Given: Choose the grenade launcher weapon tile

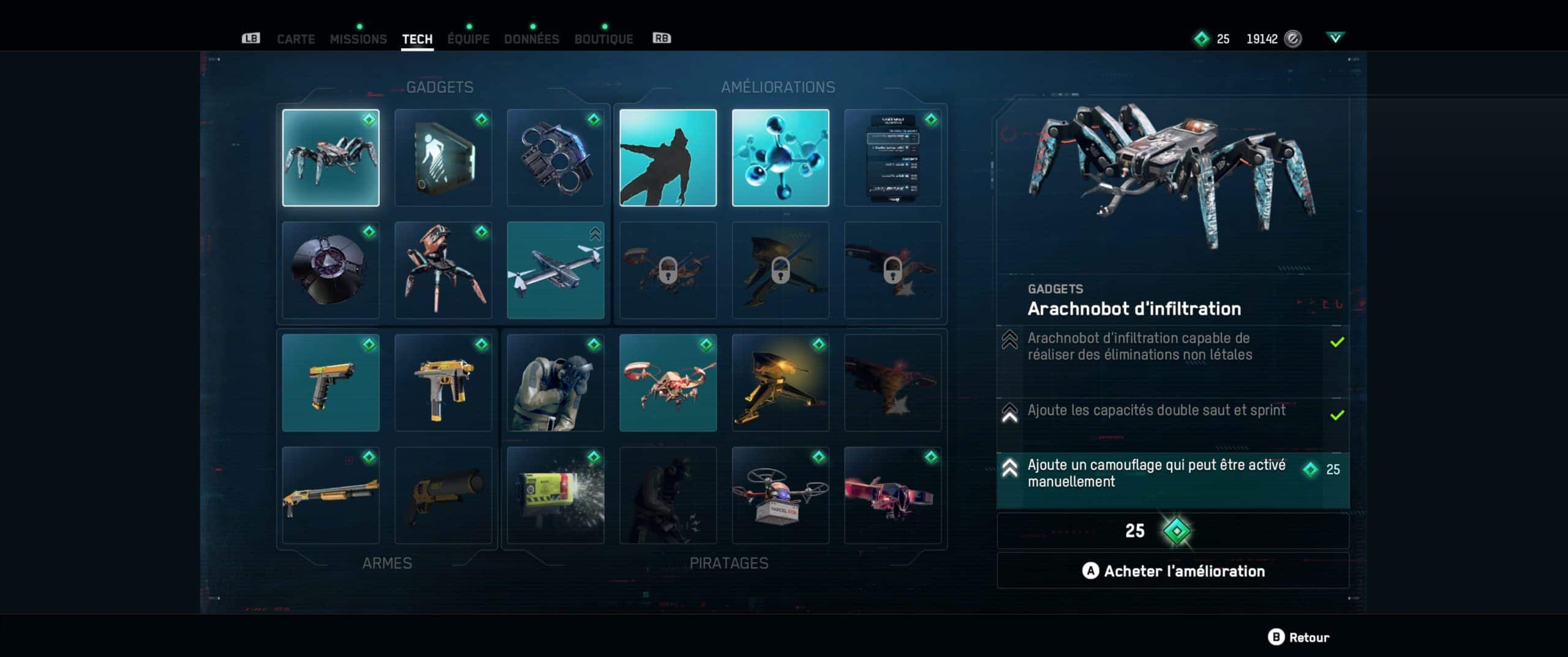Looking at the screenshot, I should coord(443,495).
